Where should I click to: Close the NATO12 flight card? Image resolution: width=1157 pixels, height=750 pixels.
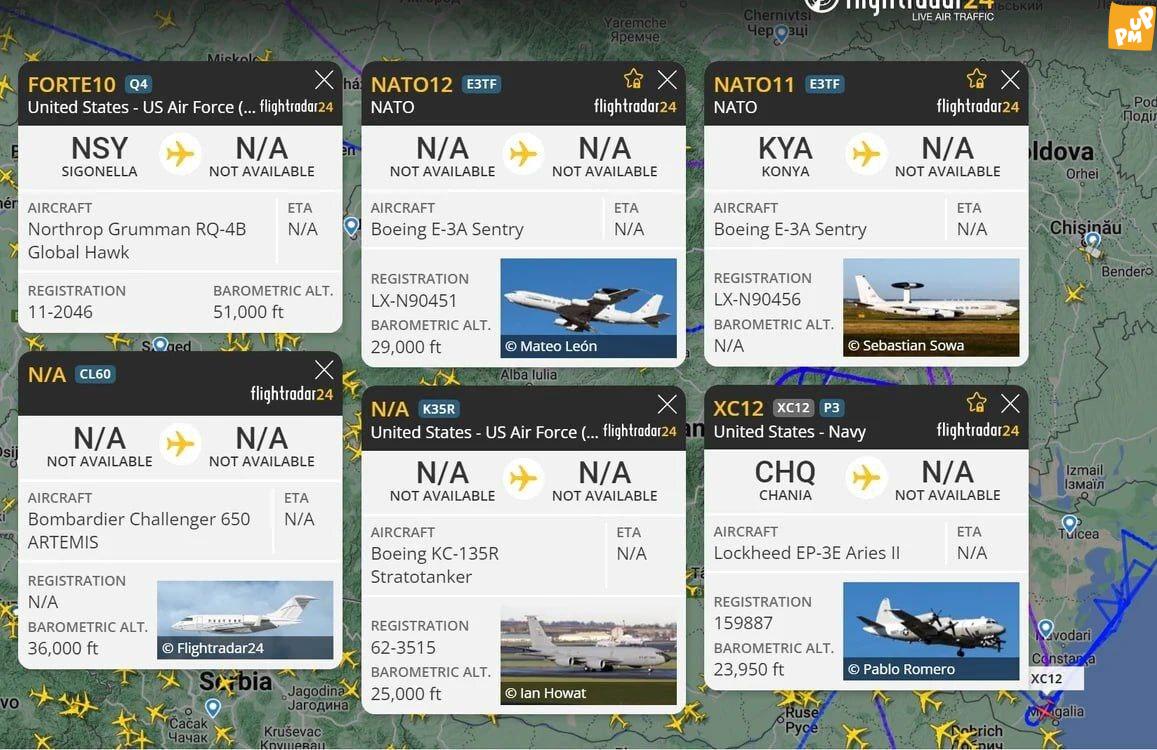[667, 80]
